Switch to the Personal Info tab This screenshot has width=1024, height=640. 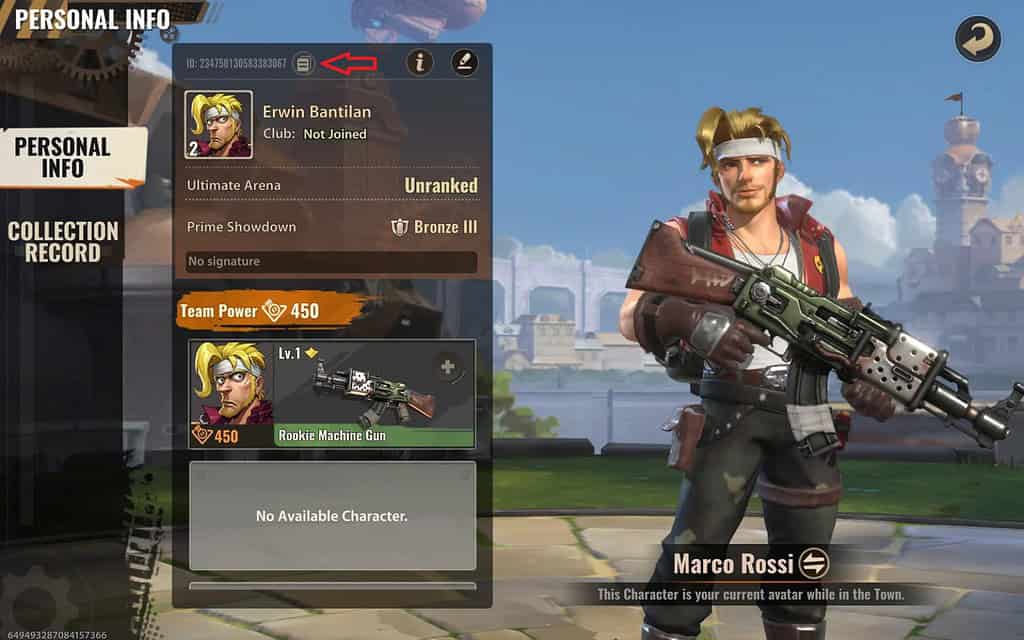(62, 157)
